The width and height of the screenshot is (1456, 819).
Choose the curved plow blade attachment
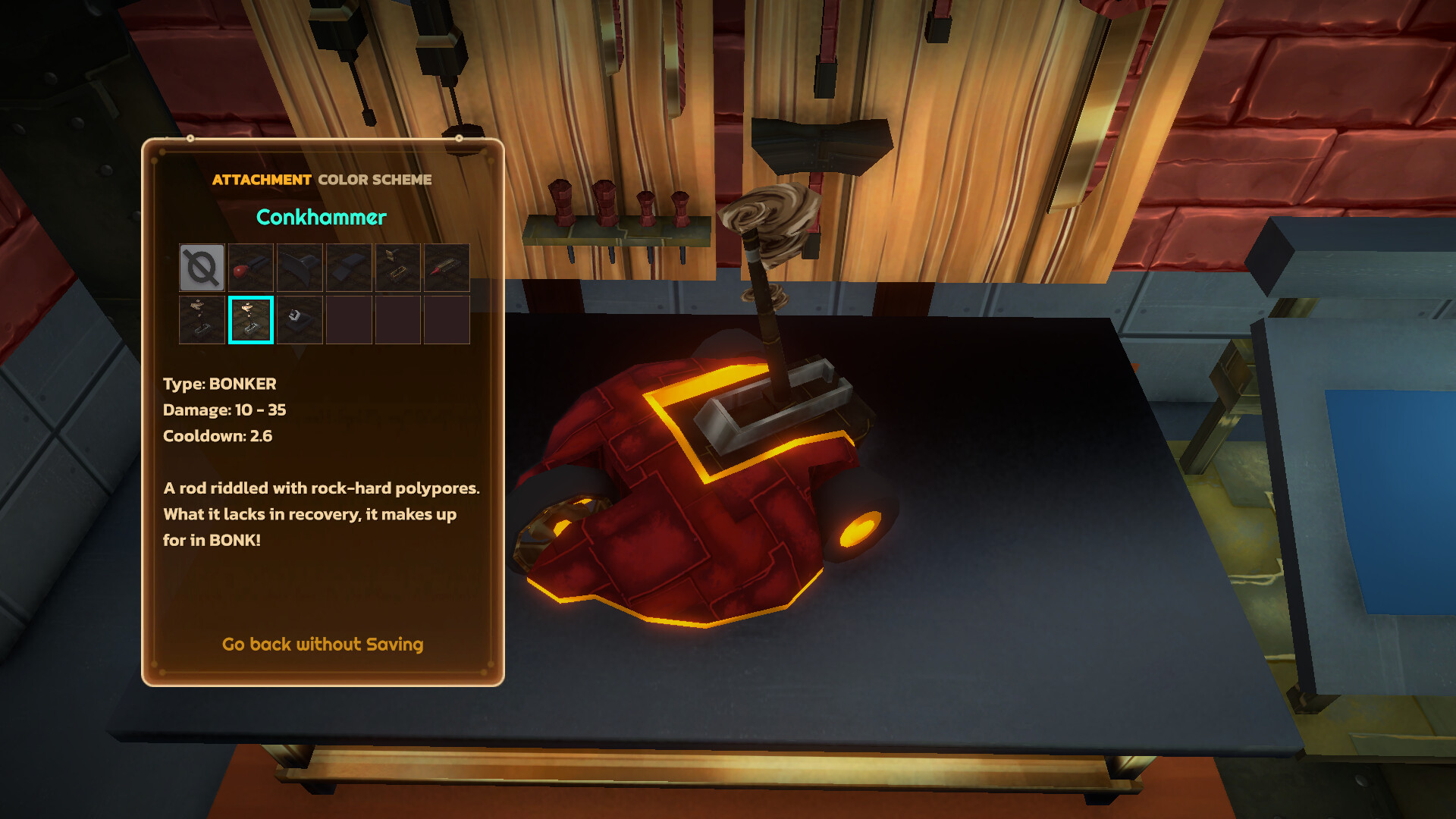[300, 268]
